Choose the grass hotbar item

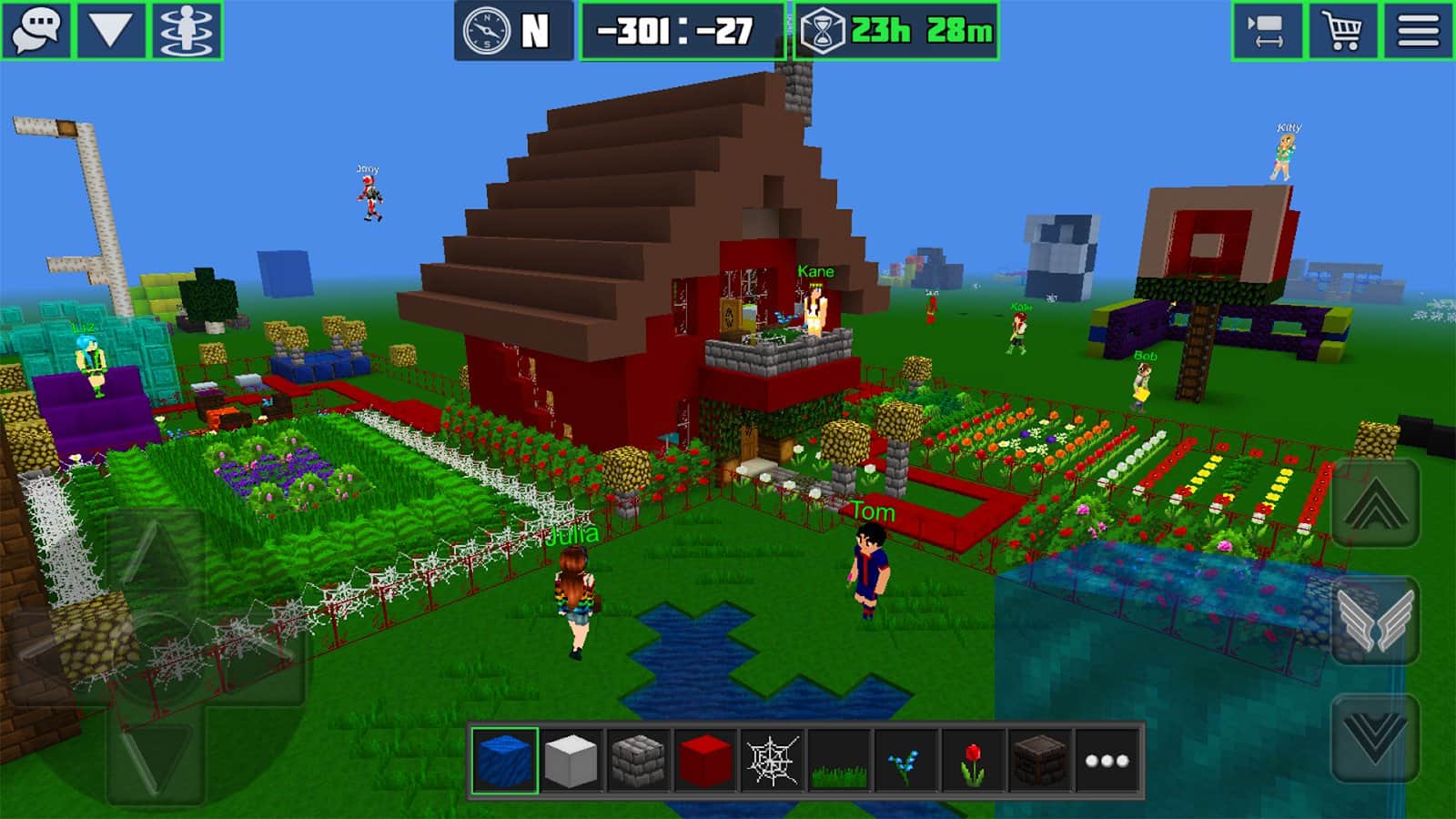pyautogui.click(x=839, y=761)
